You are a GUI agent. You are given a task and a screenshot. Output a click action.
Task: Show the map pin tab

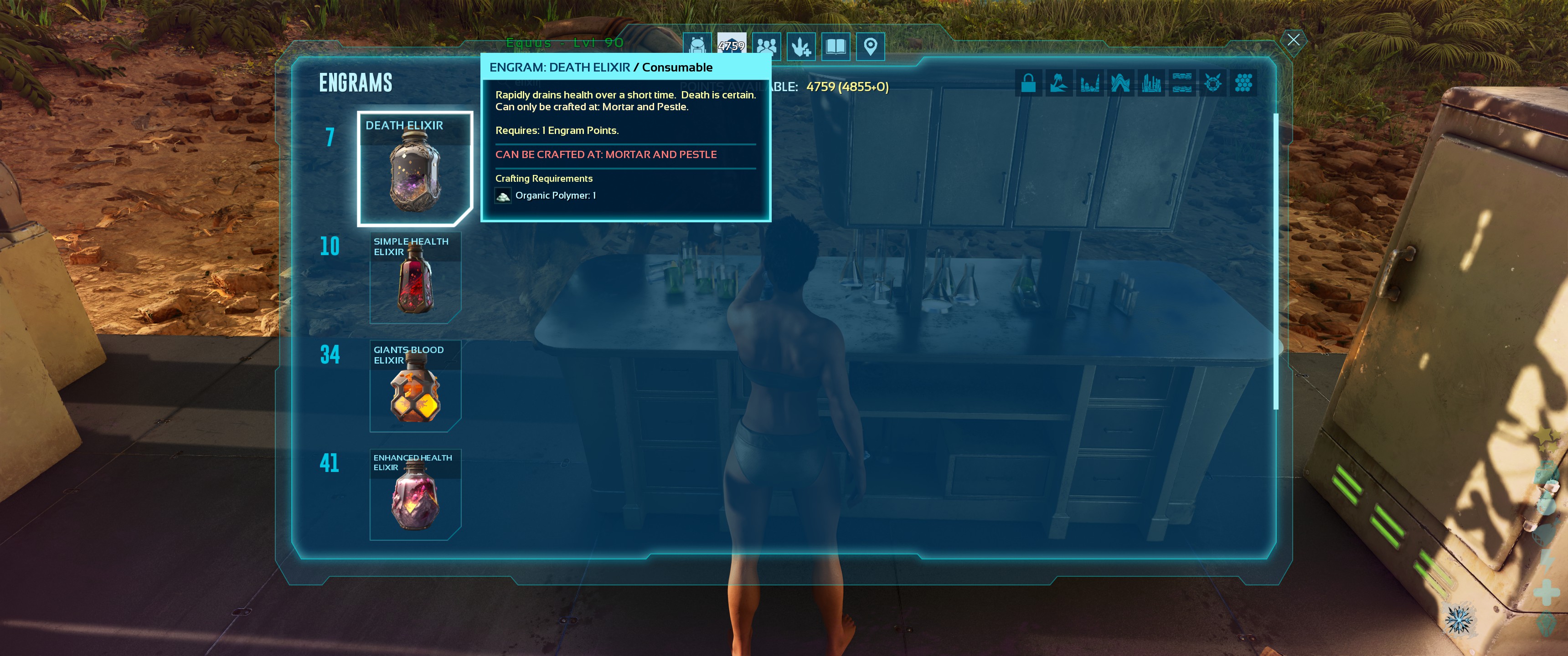tap(871, 46)
